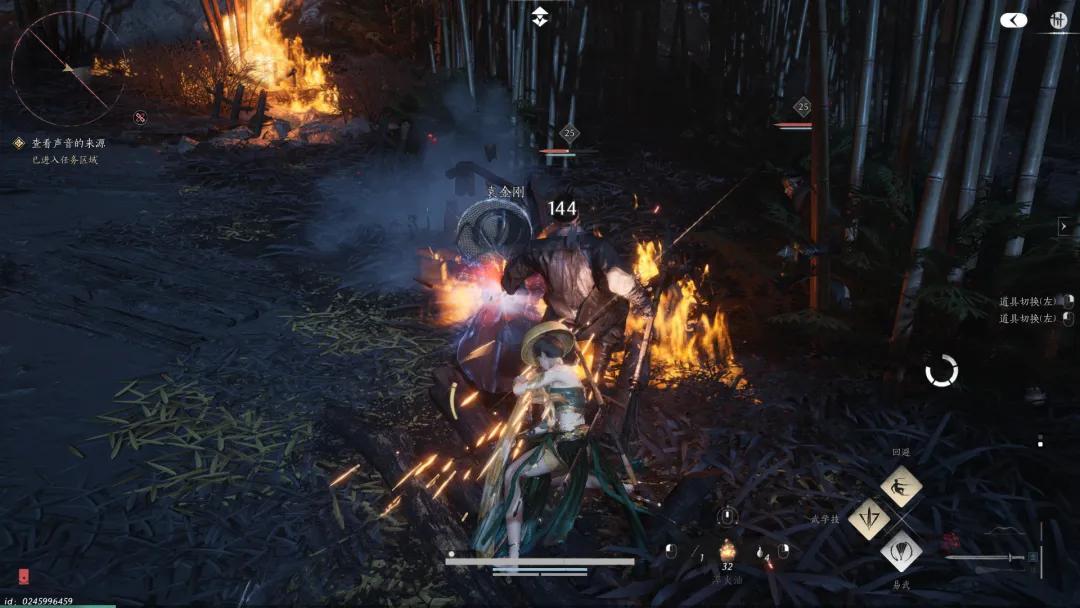Trigger the 易武 weapon swap icon

click(901, 551)
